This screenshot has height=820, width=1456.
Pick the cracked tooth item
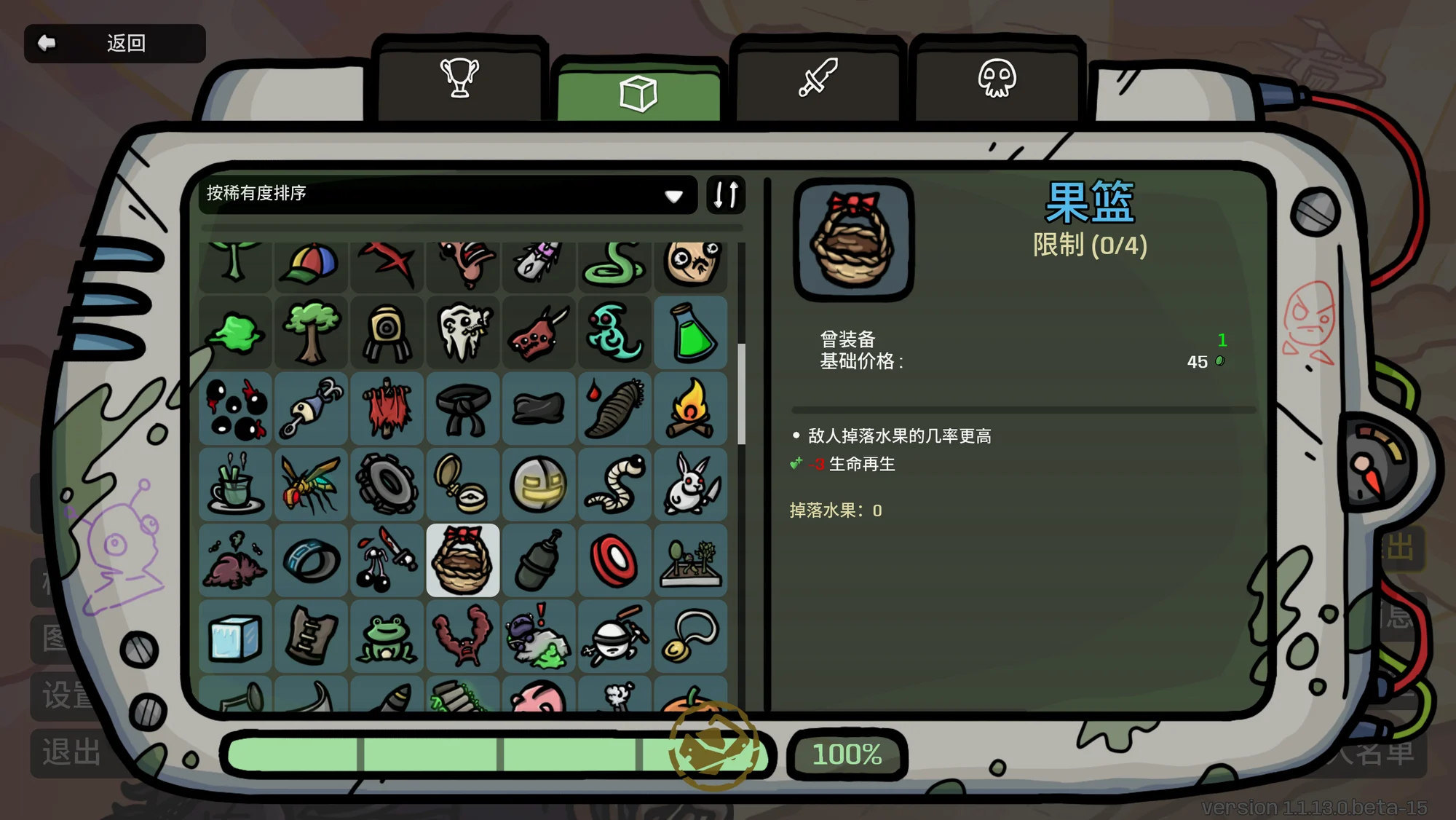(463, 334)
